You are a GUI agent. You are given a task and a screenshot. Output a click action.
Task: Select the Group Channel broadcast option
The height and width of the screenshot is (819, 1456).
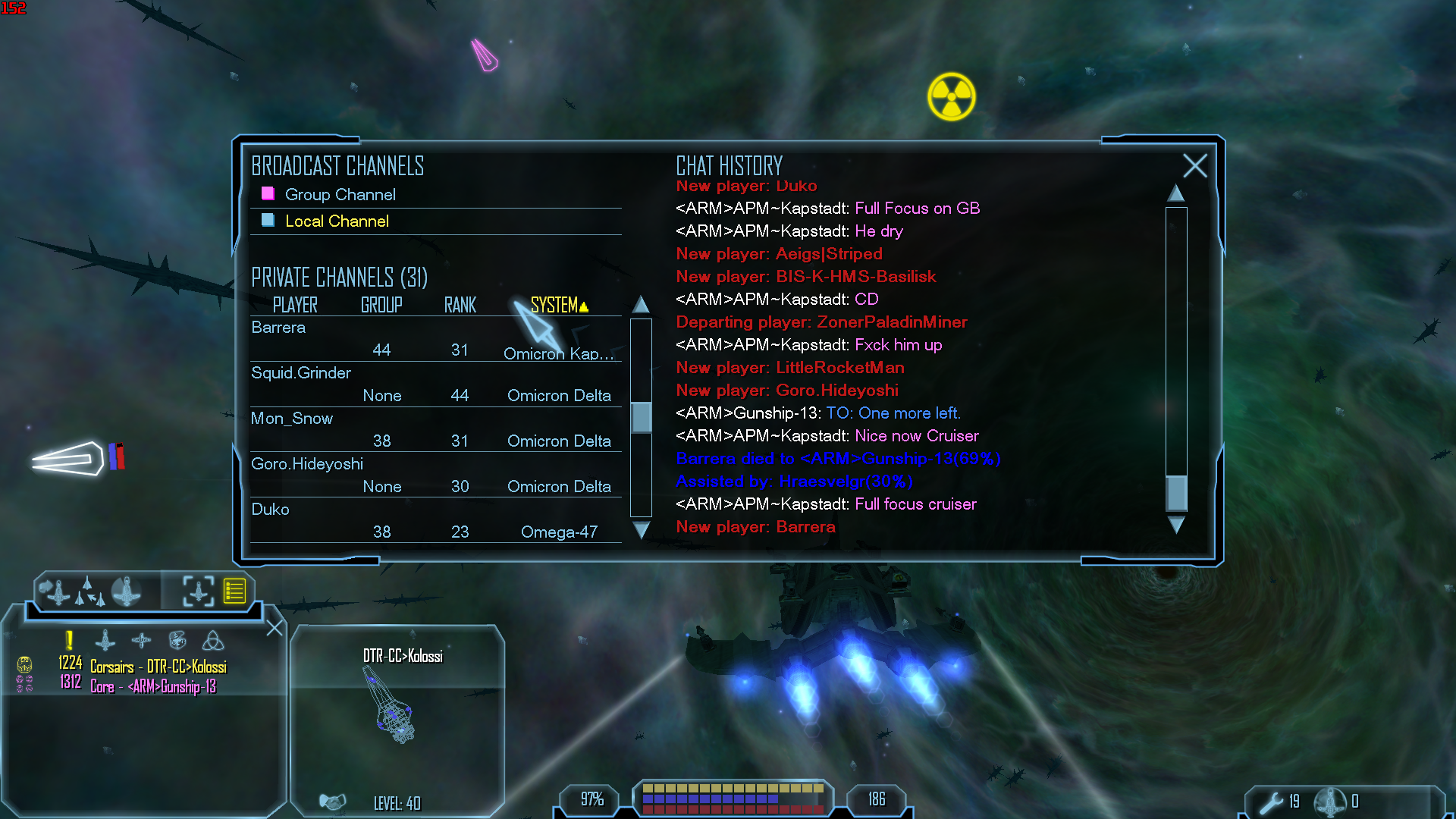pos(340,195)
